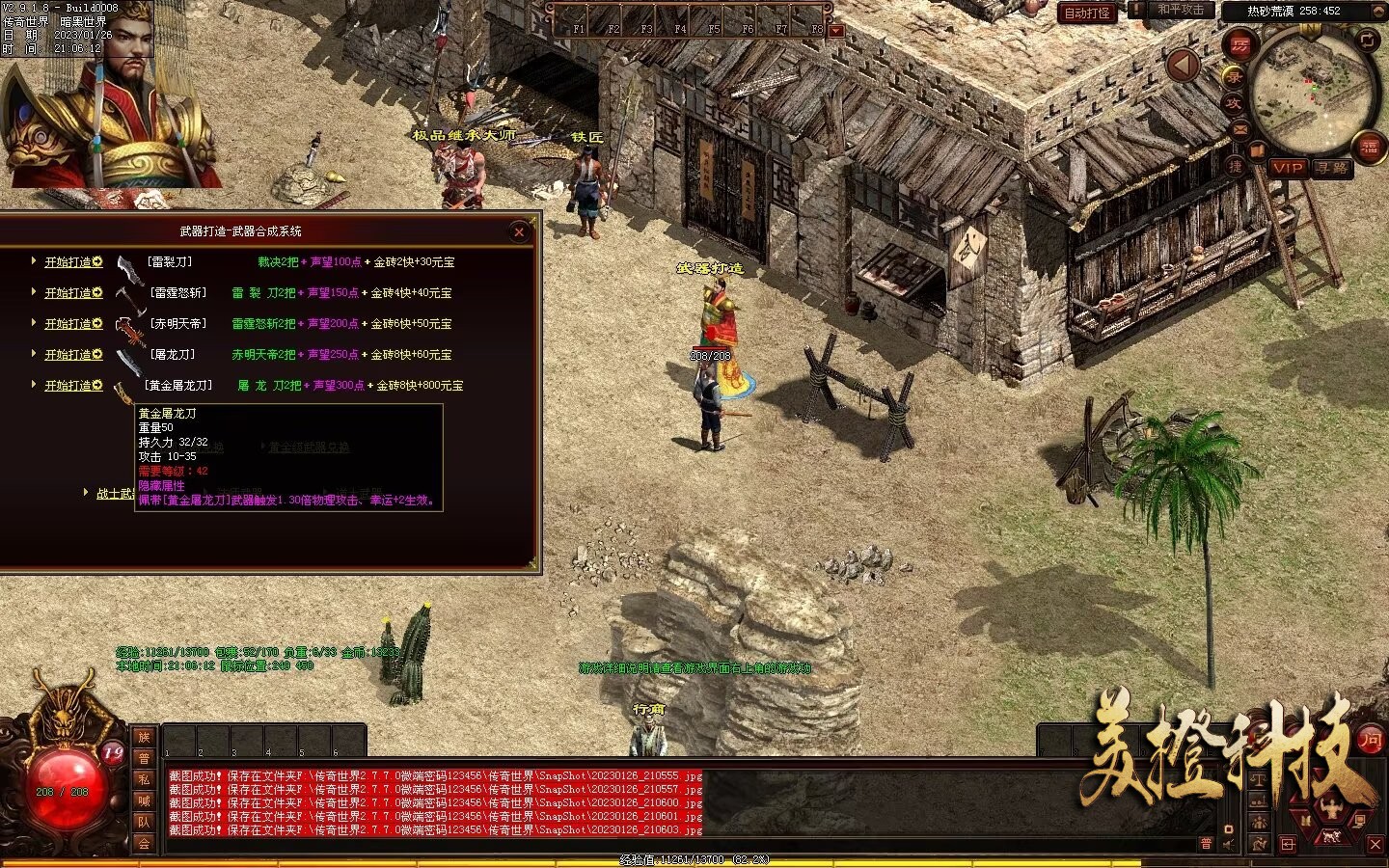Open the VIP panel
This screenshot has width=1389, height=868.
1287,168
